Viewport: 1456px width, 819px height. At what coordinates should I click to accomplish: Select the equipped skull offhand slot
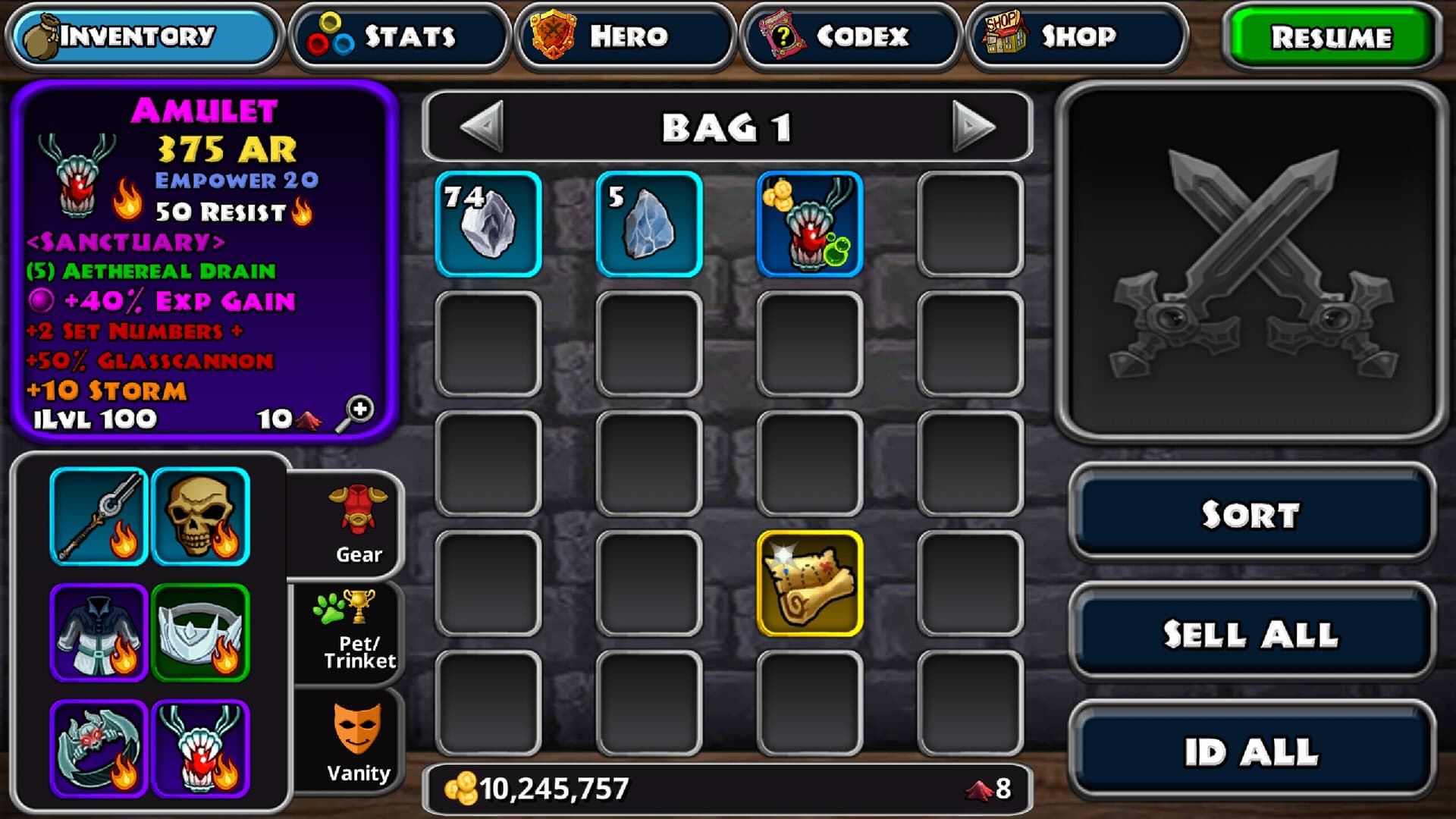[201, 516]
